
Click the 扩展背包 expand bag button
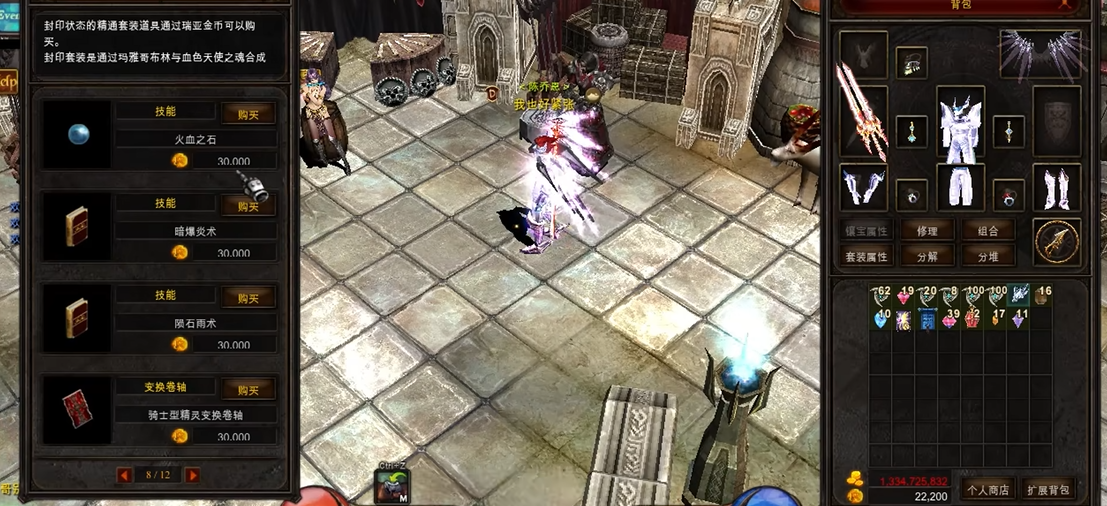coord(1047,489)
